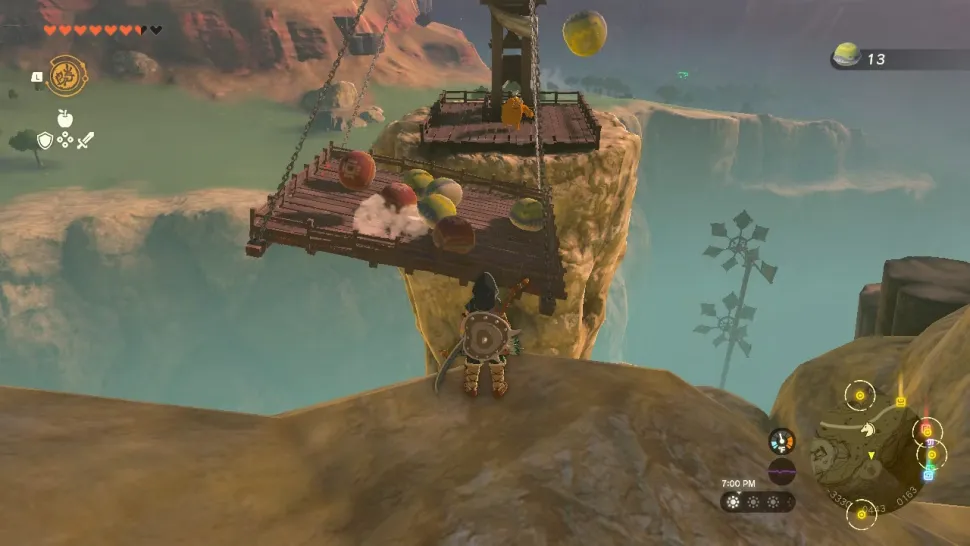Viewport: 970px width, 546px height.
Task: Open the apple materials quick slot
Action: 65,118
